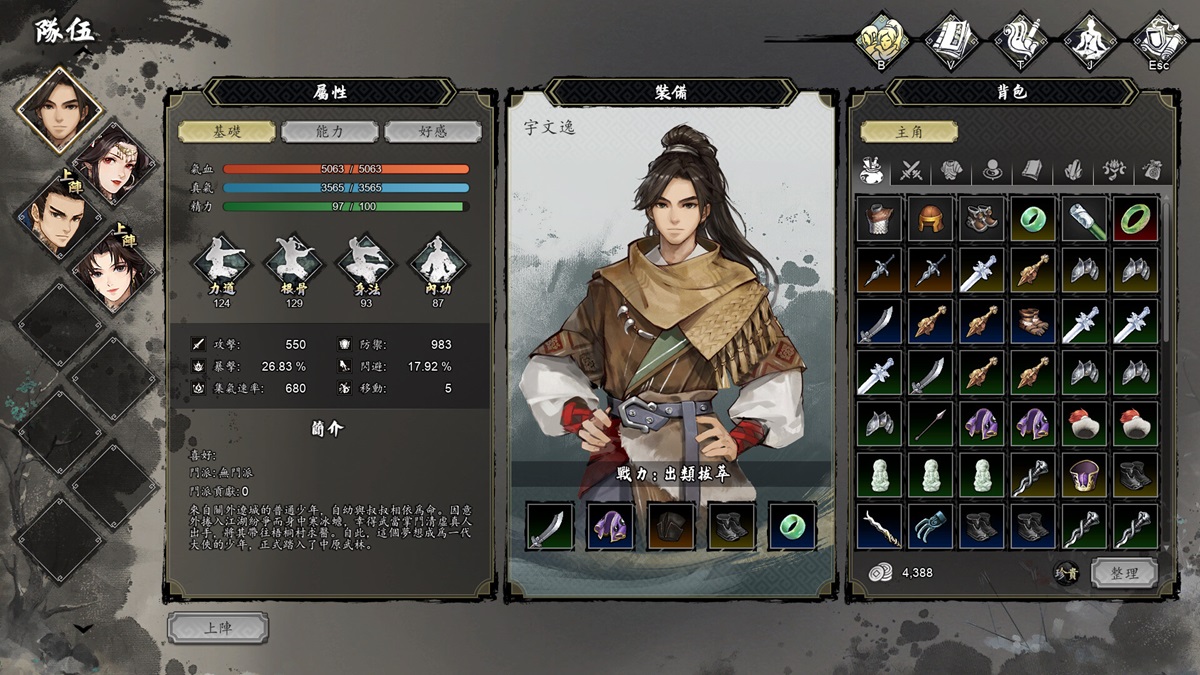
Task: Open the 好感 affinity tab
Action: tap(433, 132)
